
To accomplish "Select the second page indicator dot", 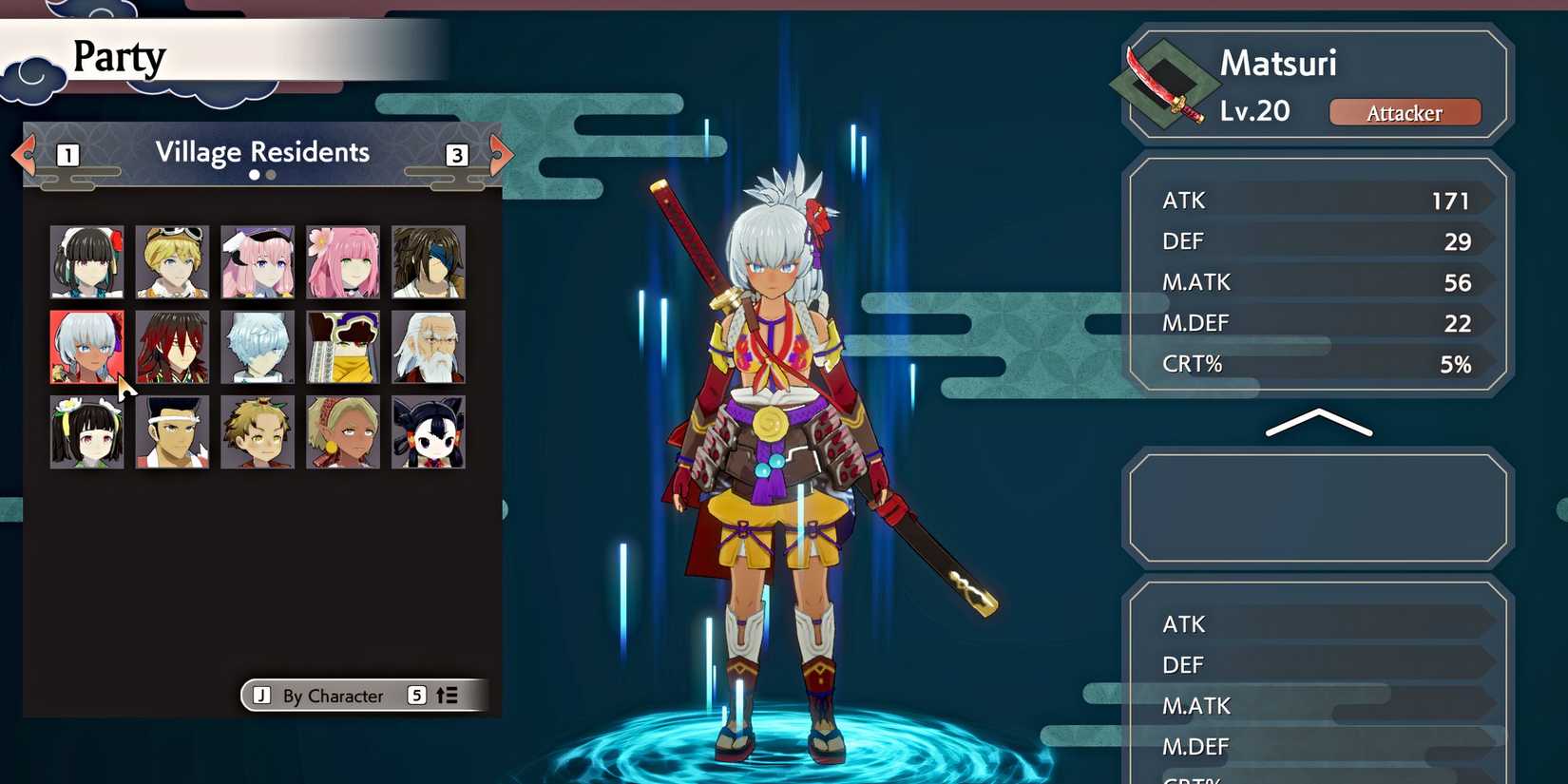I will (269, 175).
